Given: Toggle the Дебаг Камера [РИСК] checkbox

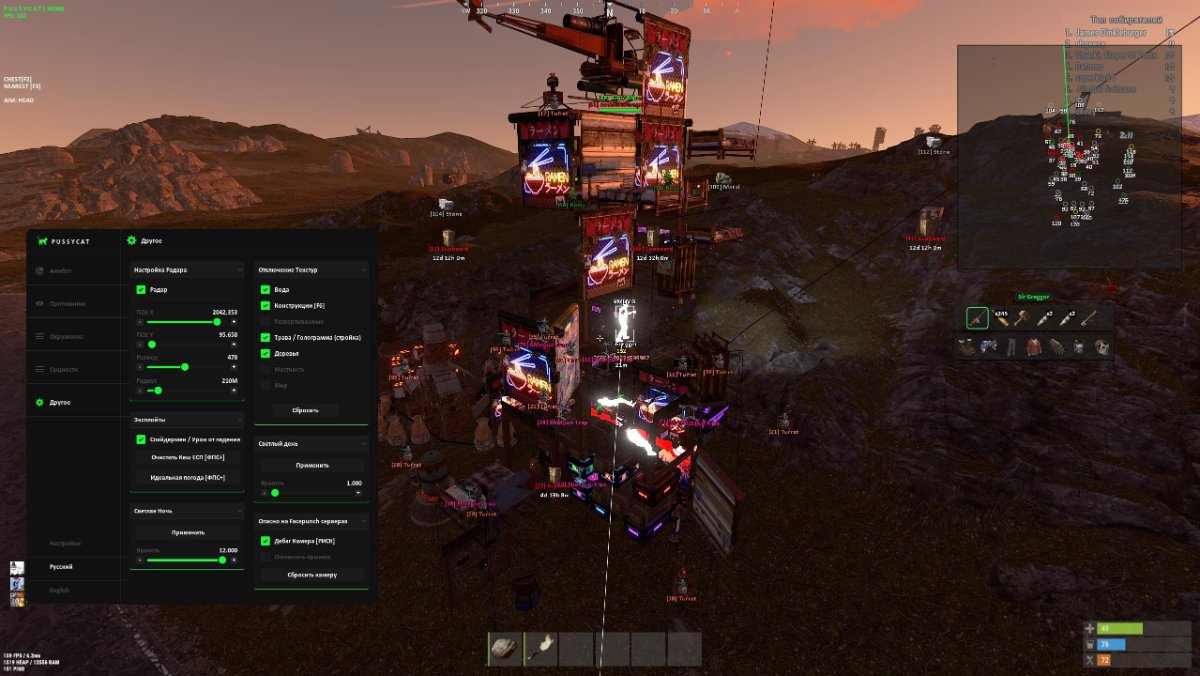Looking at the screenshot, I should point(266,541).
